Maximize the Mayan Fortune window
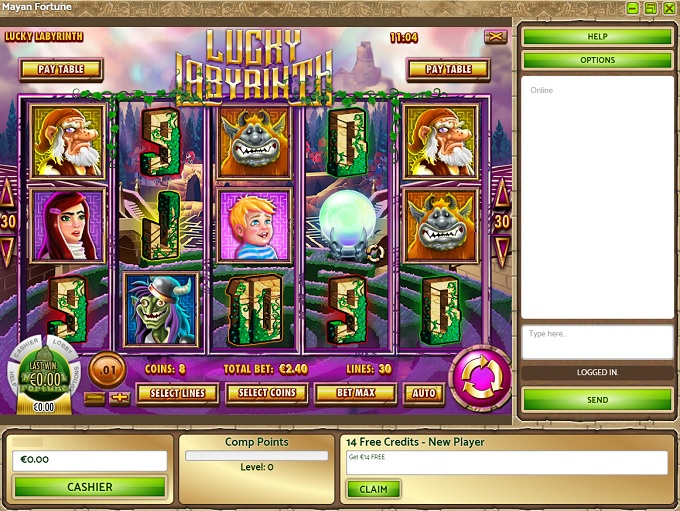This screenshot has height=511, width=680. click(650, 8)
